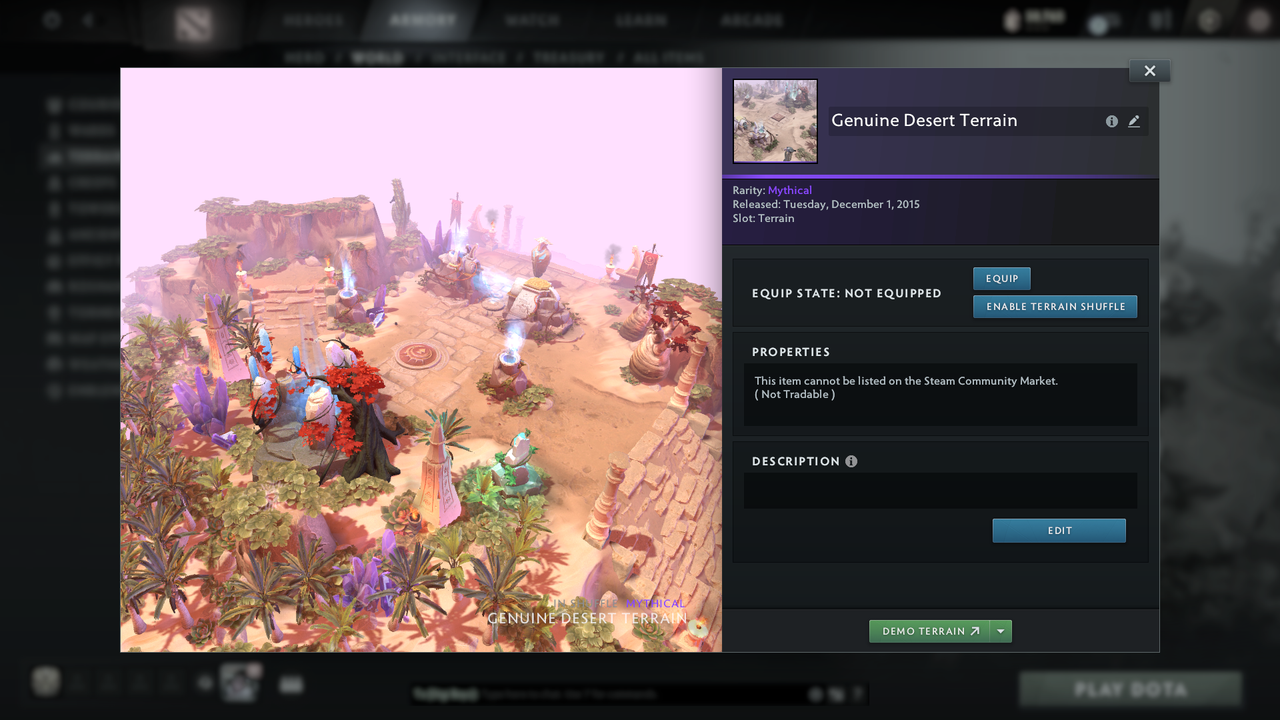Click the info icon beside Genuine Desert Terrain
Image resolution: width=1280 pixels, height=720 pixels.
click(1111, 120)
